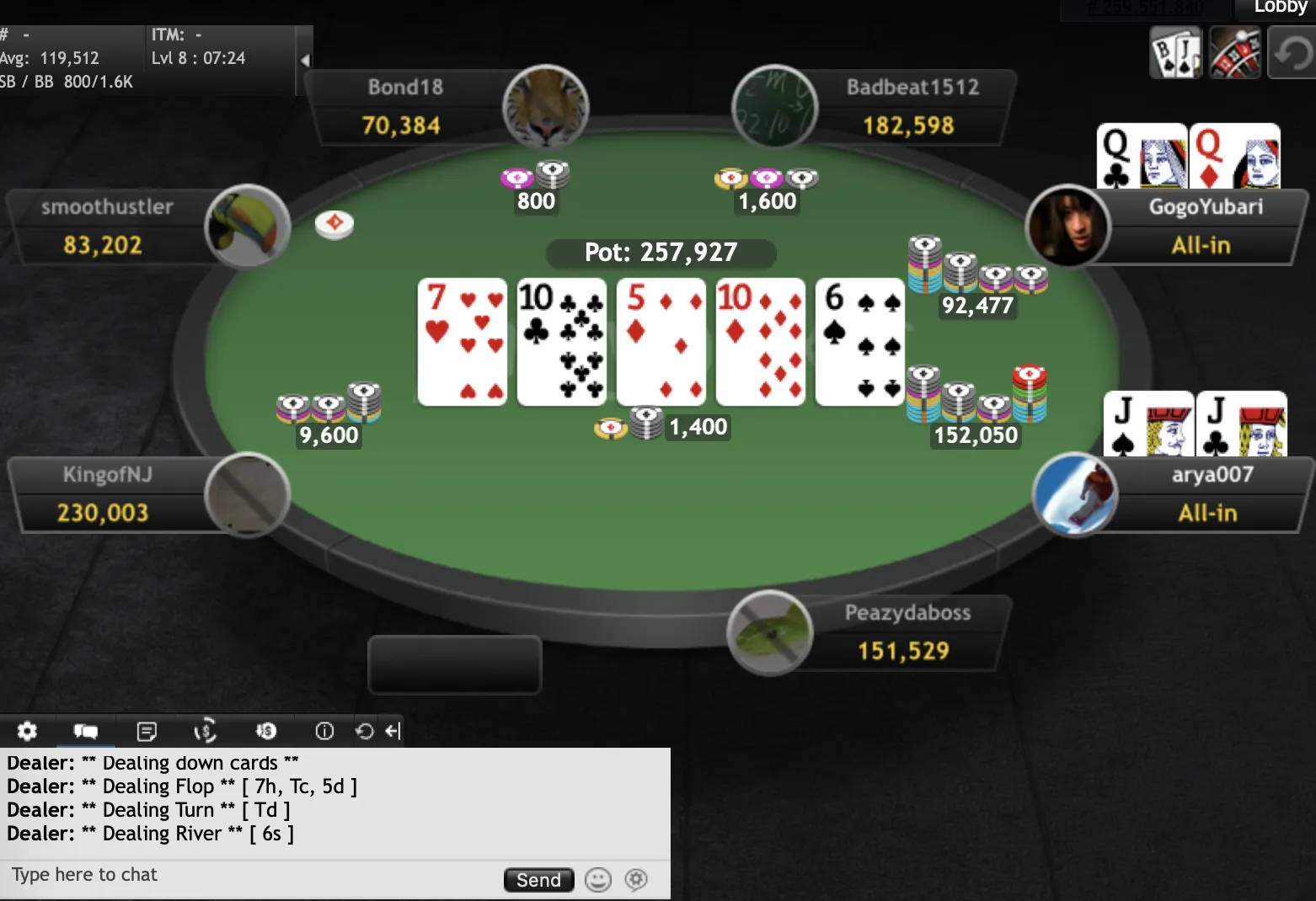Image resolution: width=1316 pixels, height=901 pixels.
Task: Click the hand replay circular arrow icon
Action: [364, 731]
